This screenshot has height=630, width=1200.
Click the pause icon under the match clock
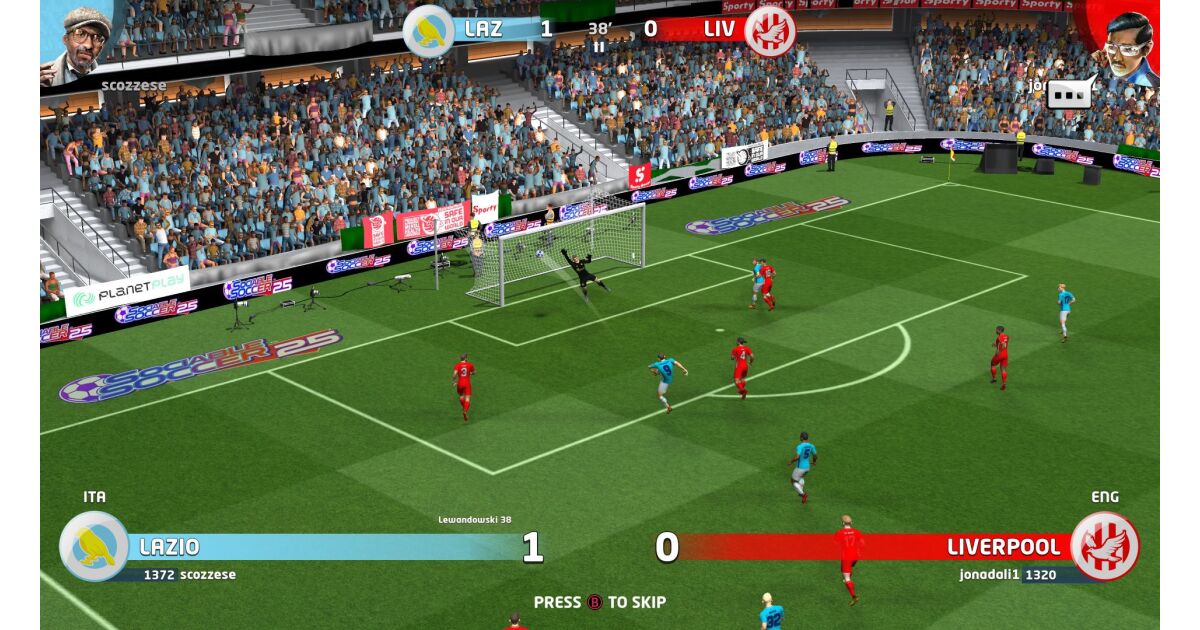[599, 46]
